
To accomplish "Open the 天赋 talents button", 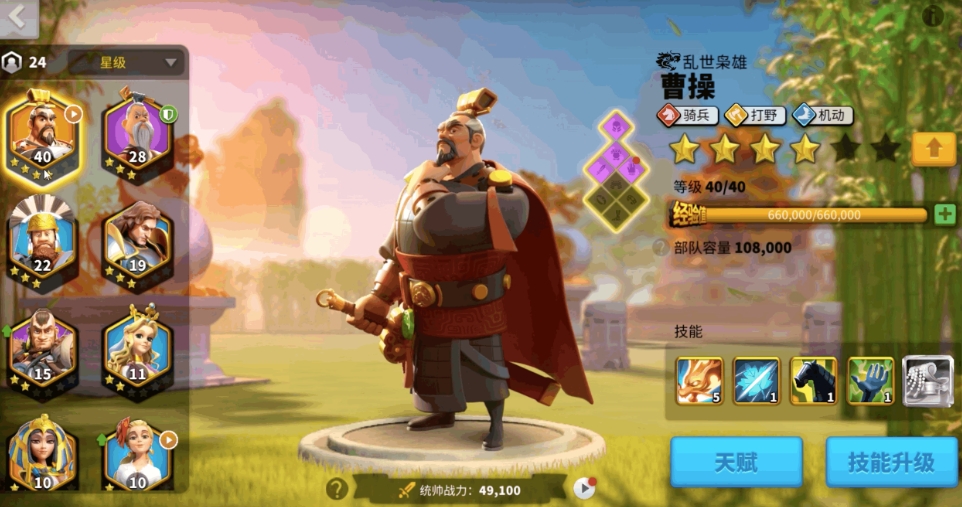I will 736,462.
